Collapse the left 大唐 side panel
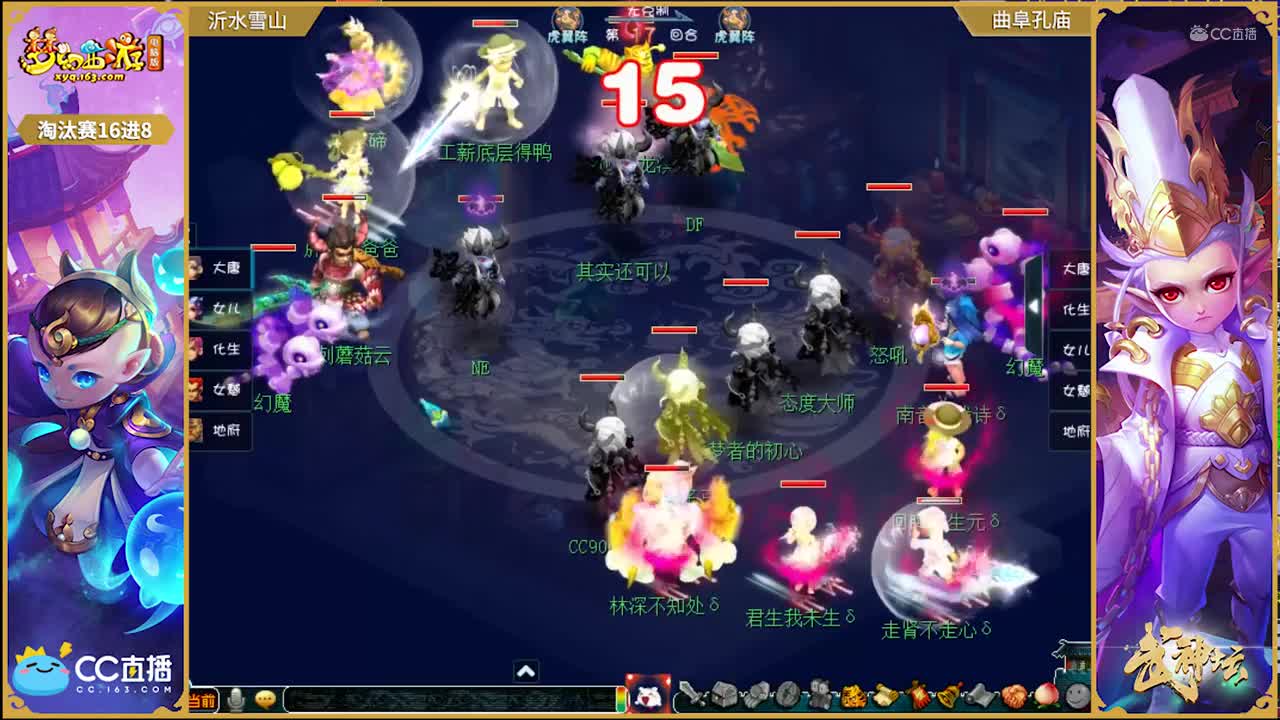This screenshot has width=1280, height=720. pyautogui.click(x=228, y=268)
